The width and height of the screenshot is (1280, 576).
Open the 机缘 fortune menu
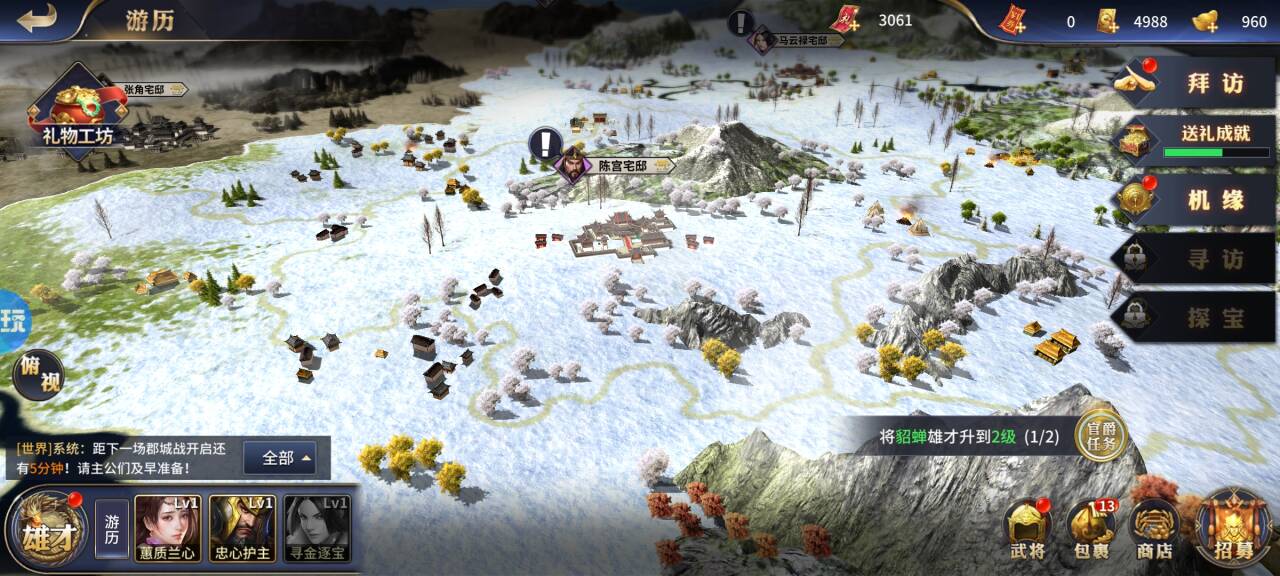pyautogui.click(x=1195, y=200)
